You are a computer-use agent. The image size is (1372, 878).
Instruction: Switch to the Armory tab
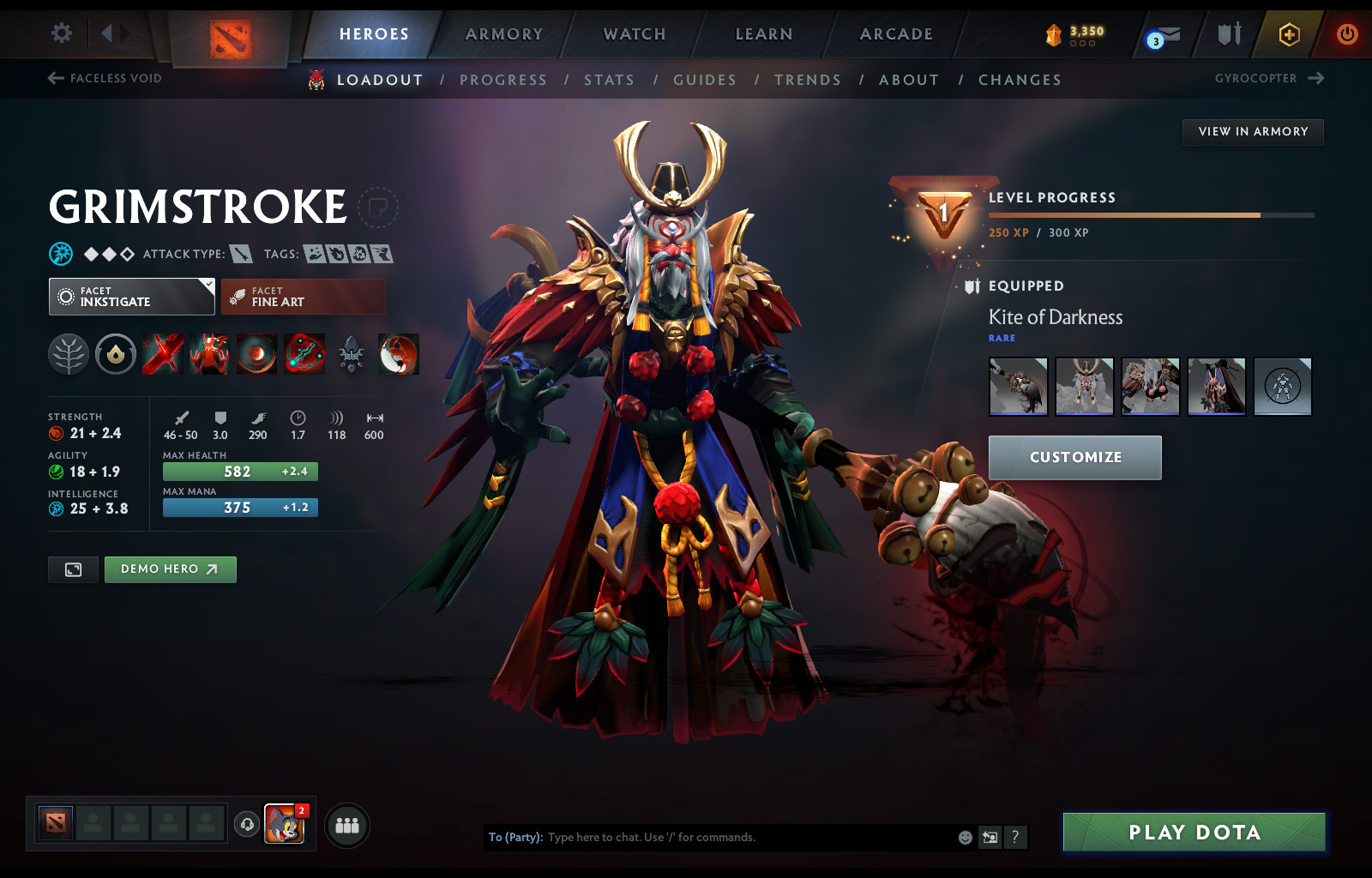click(x=503, y=33)
